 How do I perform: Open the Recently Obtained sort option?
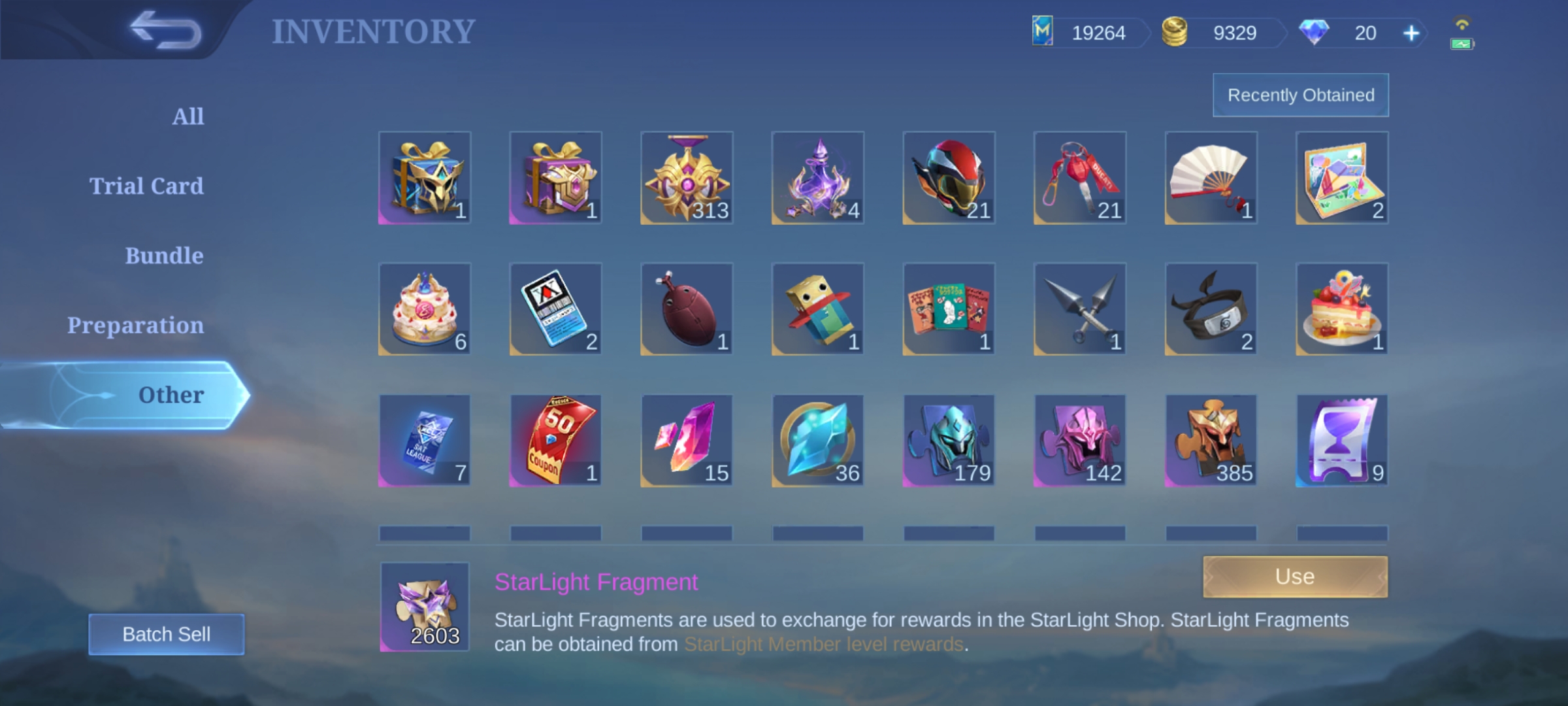pyautogui.click(x=1301, y=95)
